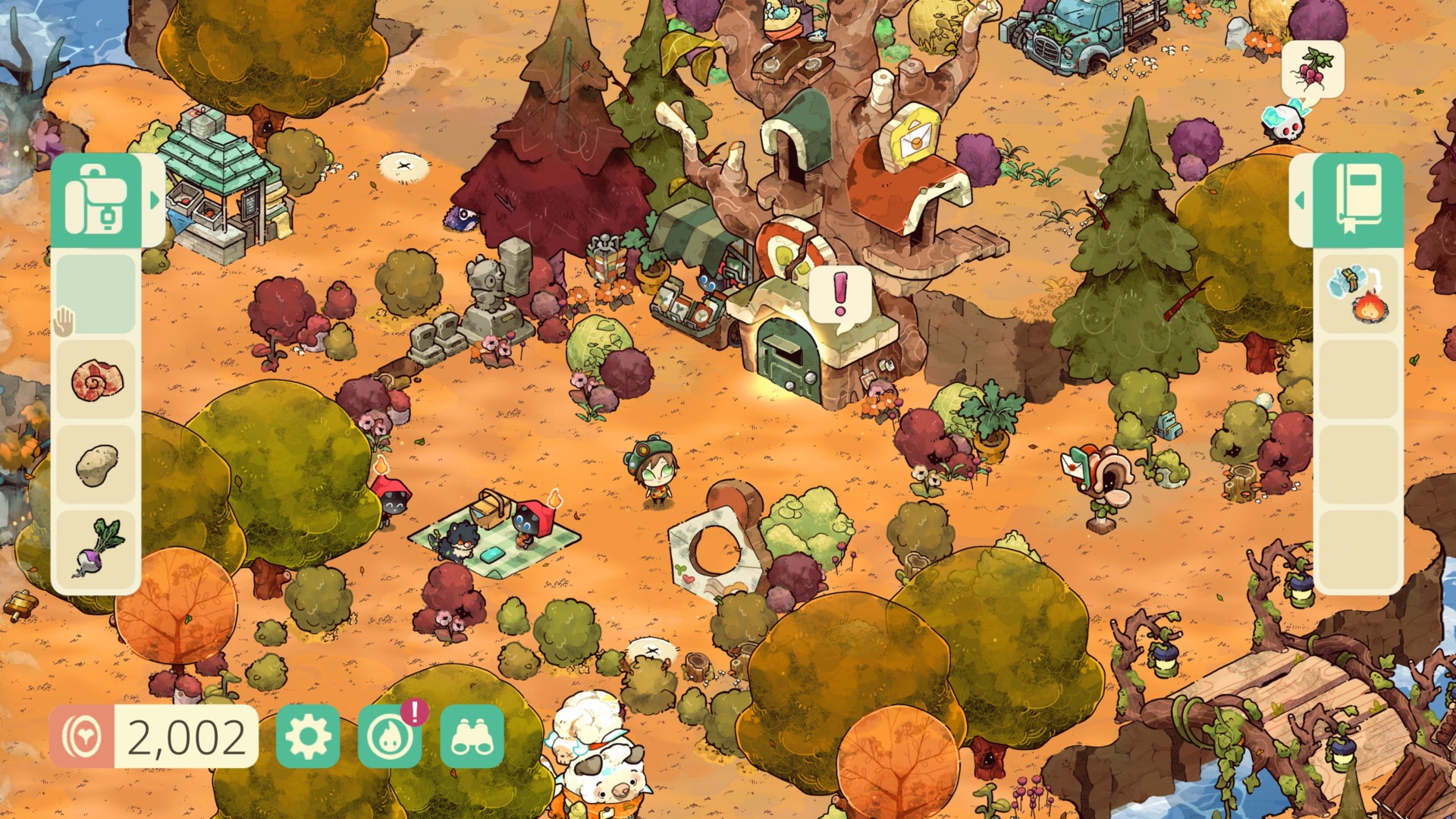This screenshot has height=819, width=1456.
Task: Expand the backpack panel with its side arrow
Action: [x=155, y=199]
